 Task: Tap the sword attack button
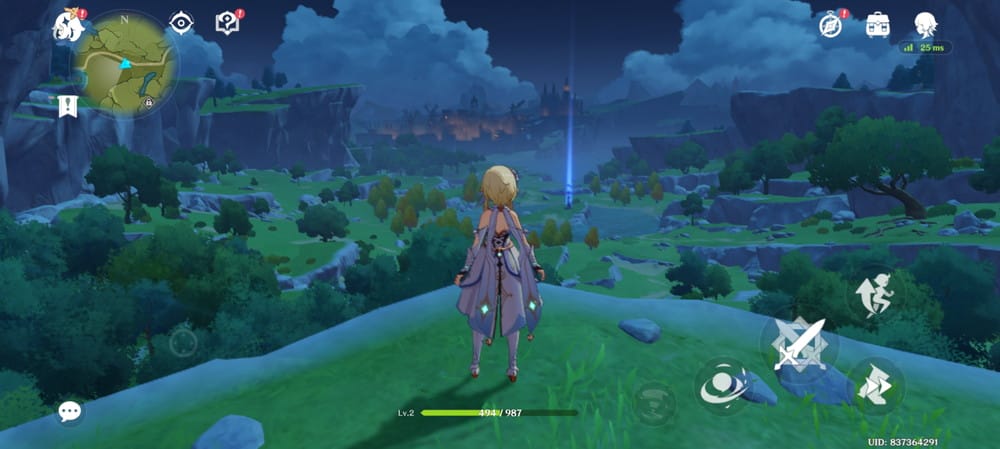pos(799,345)
